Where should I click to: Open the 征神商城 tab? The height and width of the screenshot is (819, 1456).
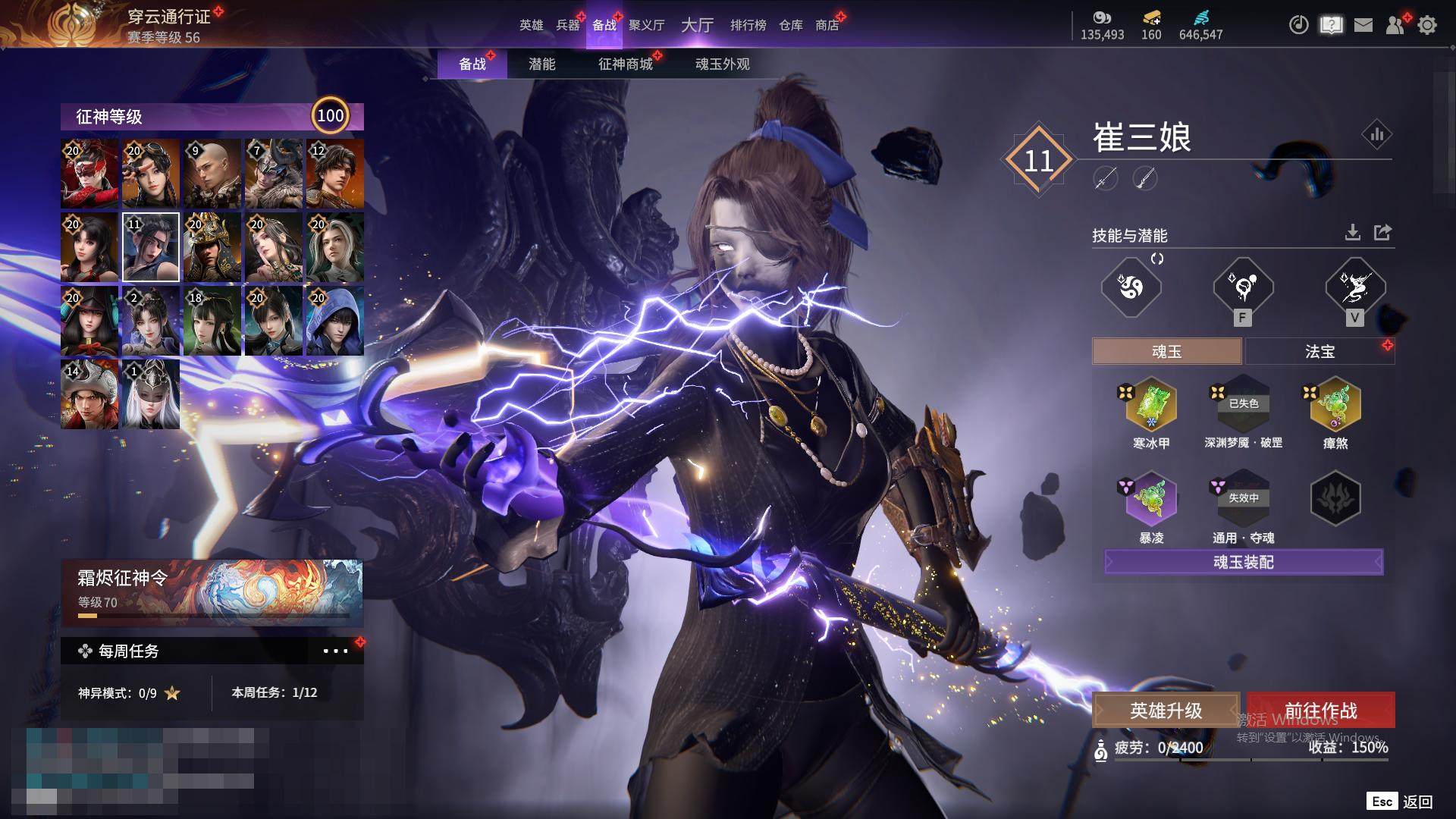pyautogui.click(x=625, y=64)
